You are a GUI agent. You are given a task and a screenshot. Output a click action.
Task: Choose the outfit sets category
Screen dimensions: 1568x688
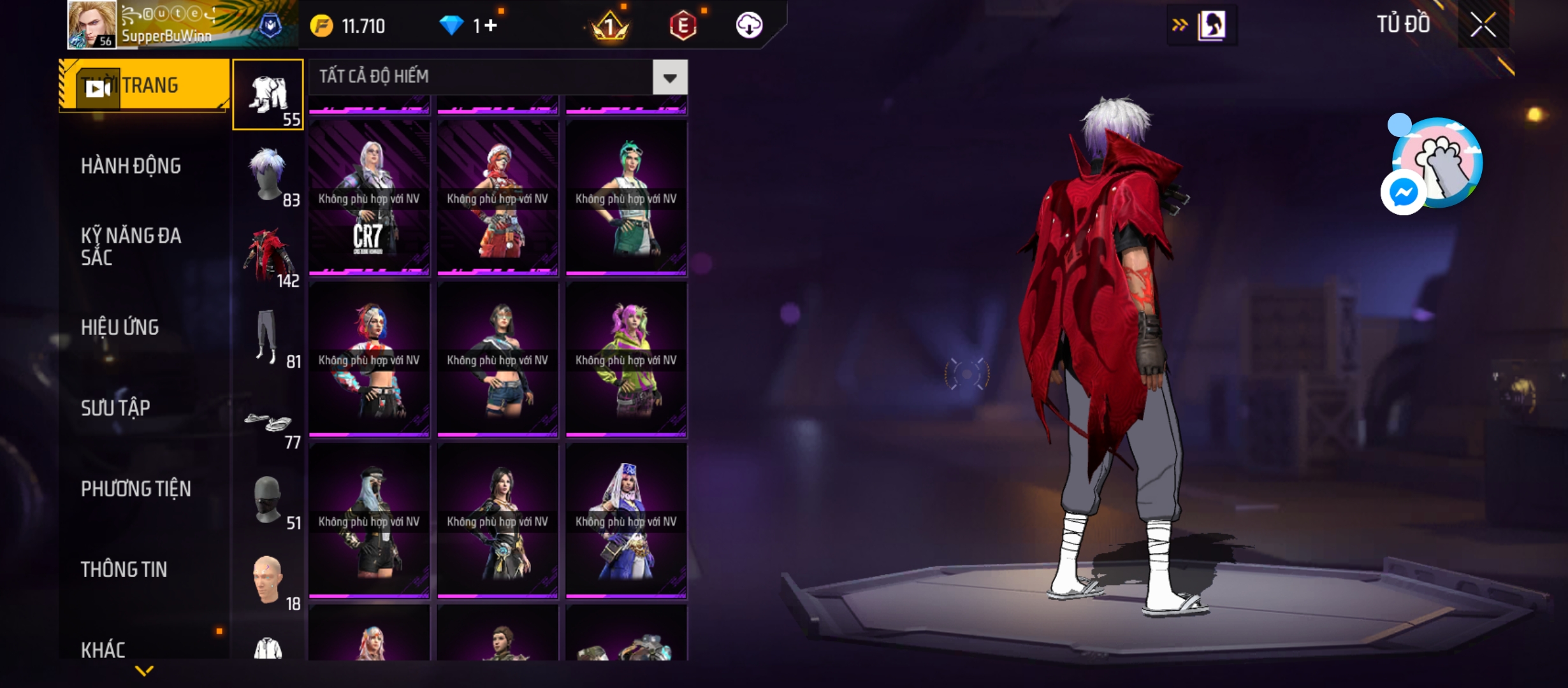click(268, 95)
